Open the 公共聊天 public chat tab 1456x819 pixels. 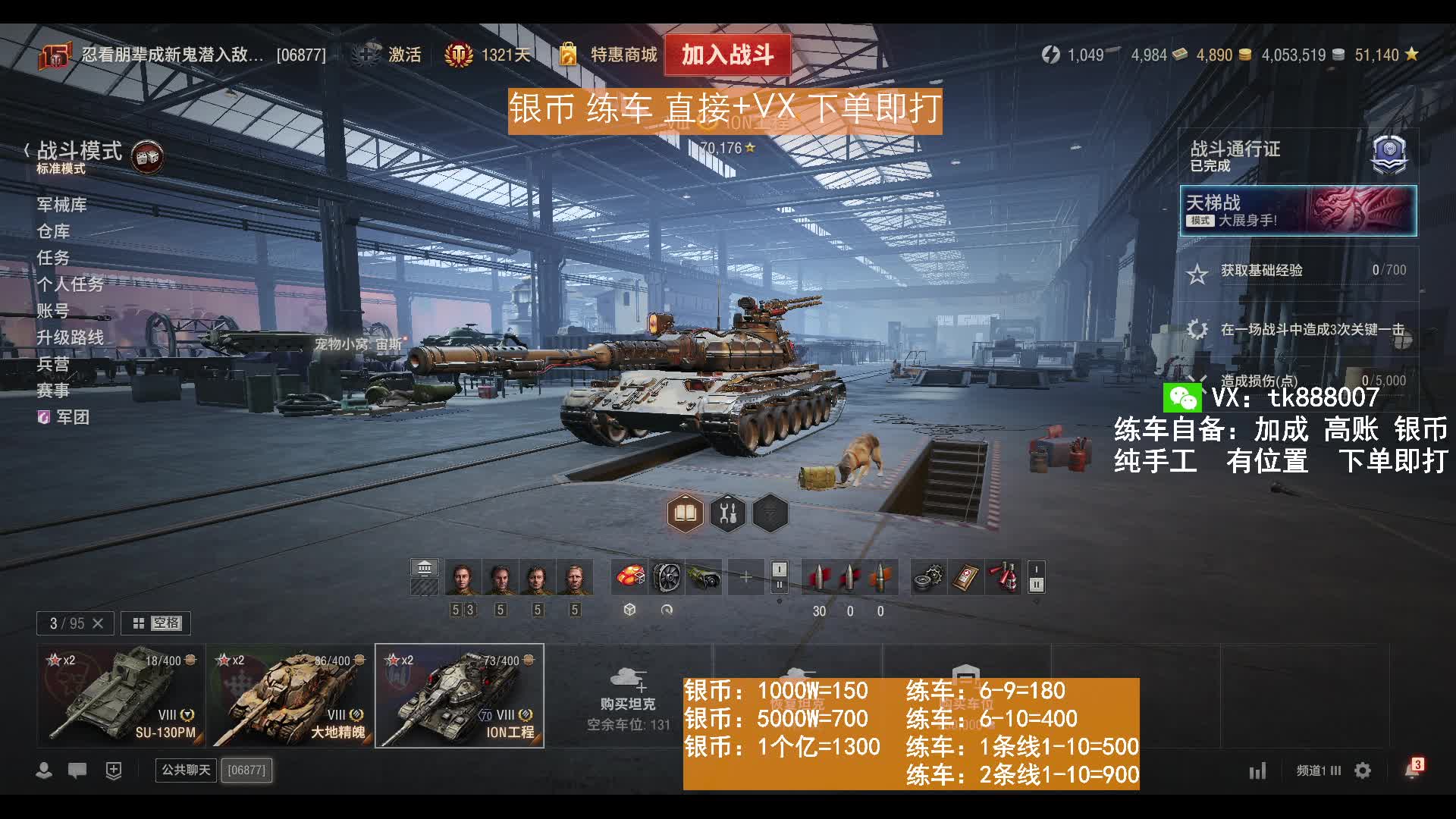[186, 770]
